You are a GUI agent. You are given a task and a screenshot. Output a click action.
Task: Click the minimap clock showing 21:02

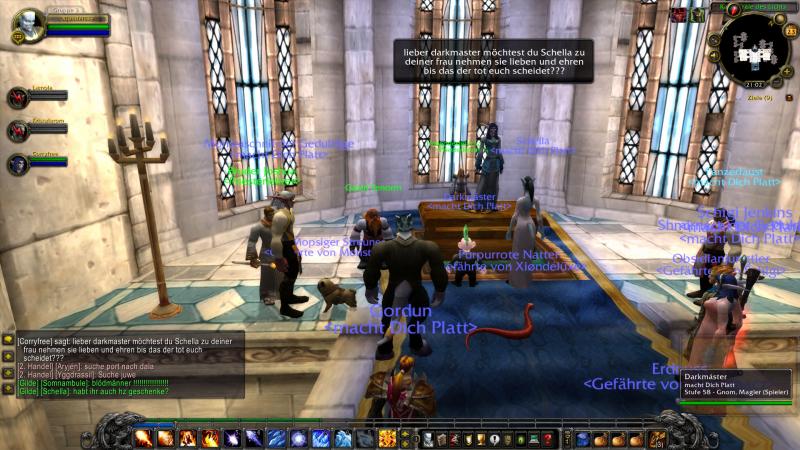click(x=755, y=86)
